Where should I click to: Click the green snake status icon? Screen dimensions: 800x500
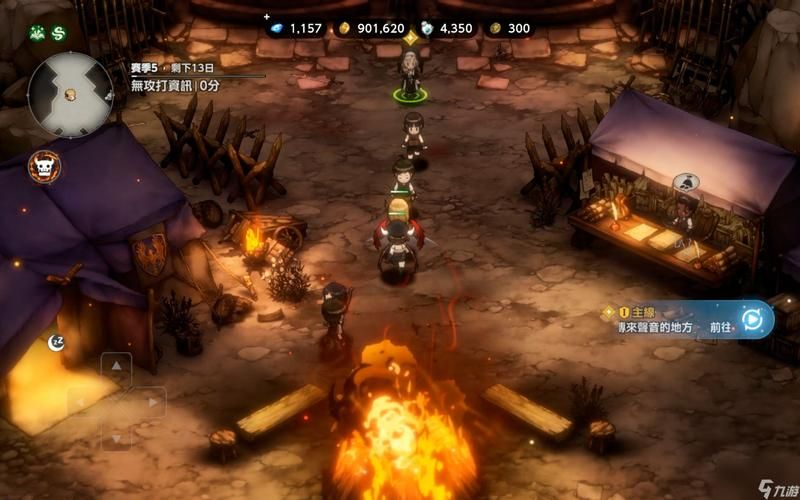click(x=59, y=33)
